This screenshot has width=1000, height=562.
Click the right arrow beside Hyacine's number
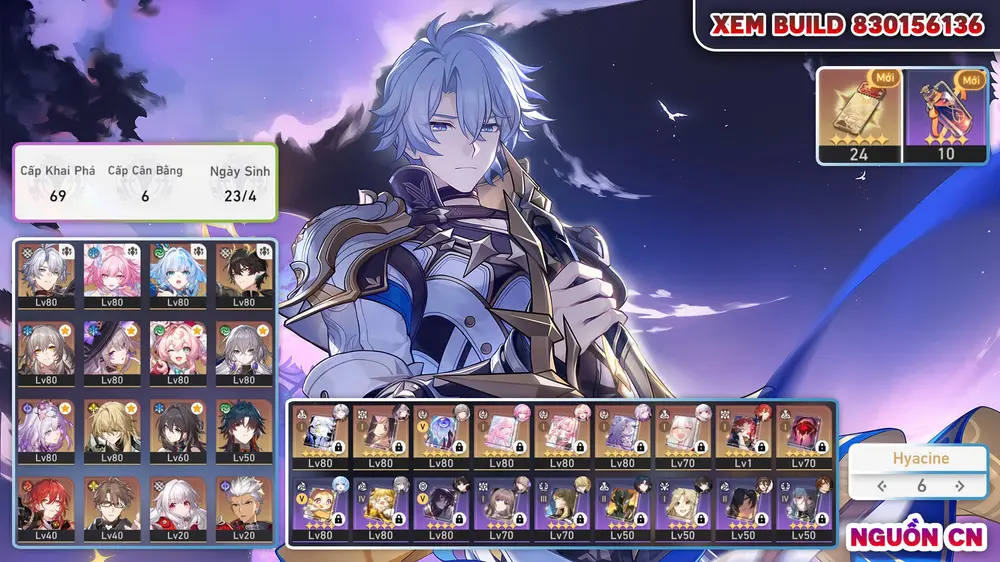click(x=959, y=486)
